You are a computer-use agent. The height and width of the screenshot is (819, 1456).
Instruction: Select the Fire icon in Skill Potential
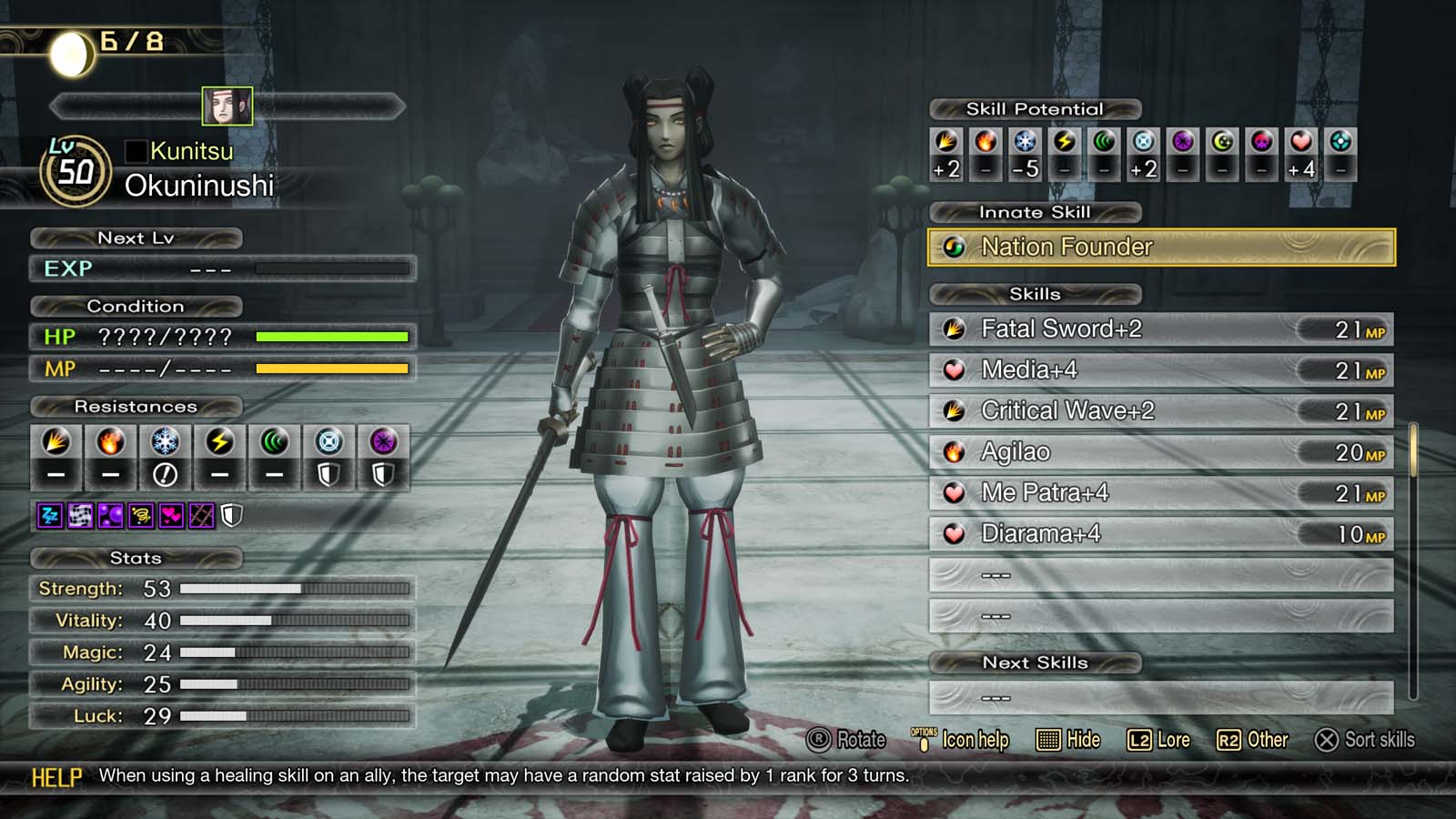[x=985, y=141]
